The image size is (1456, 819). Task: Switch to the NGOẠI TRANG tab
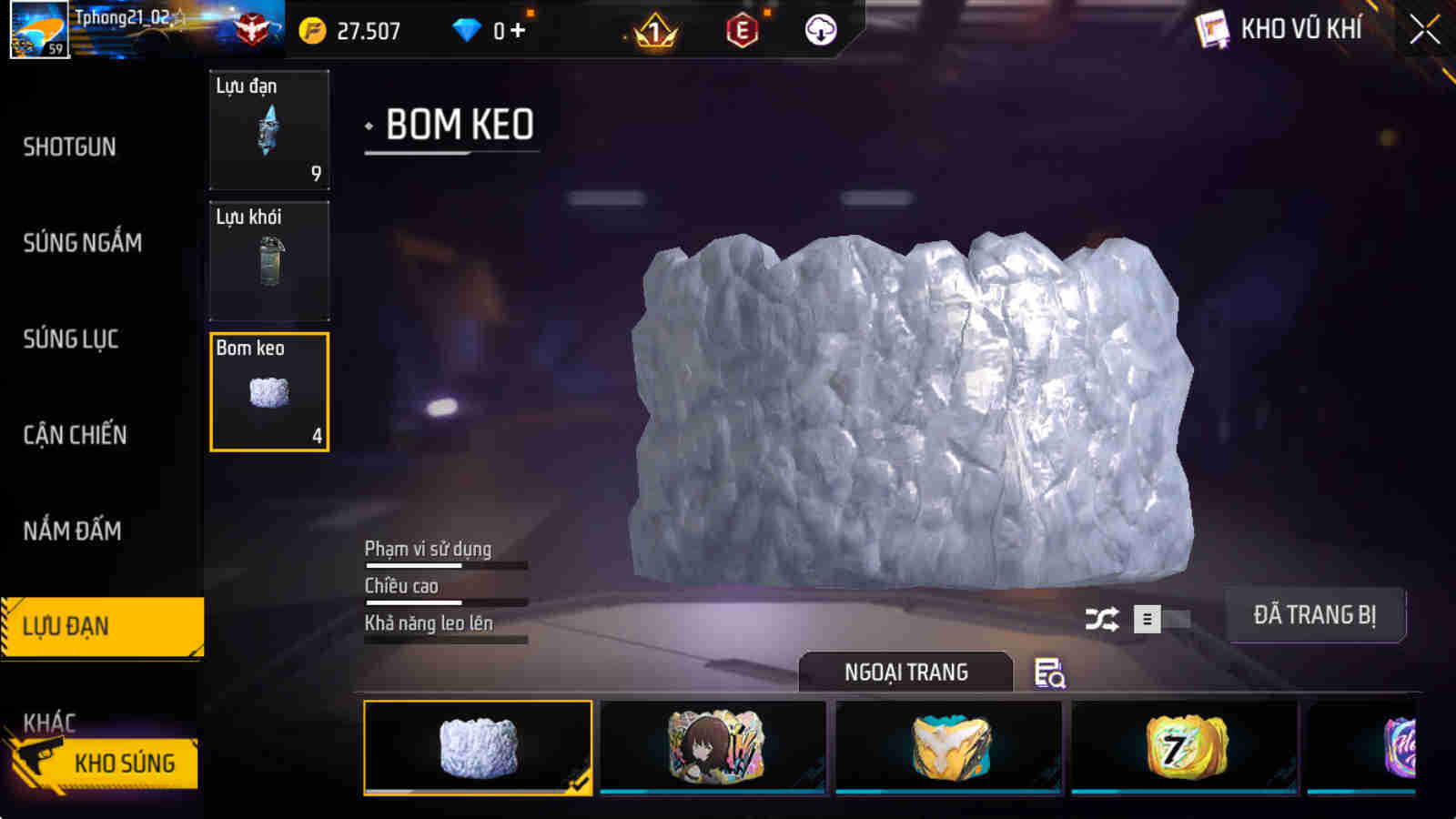906,672
